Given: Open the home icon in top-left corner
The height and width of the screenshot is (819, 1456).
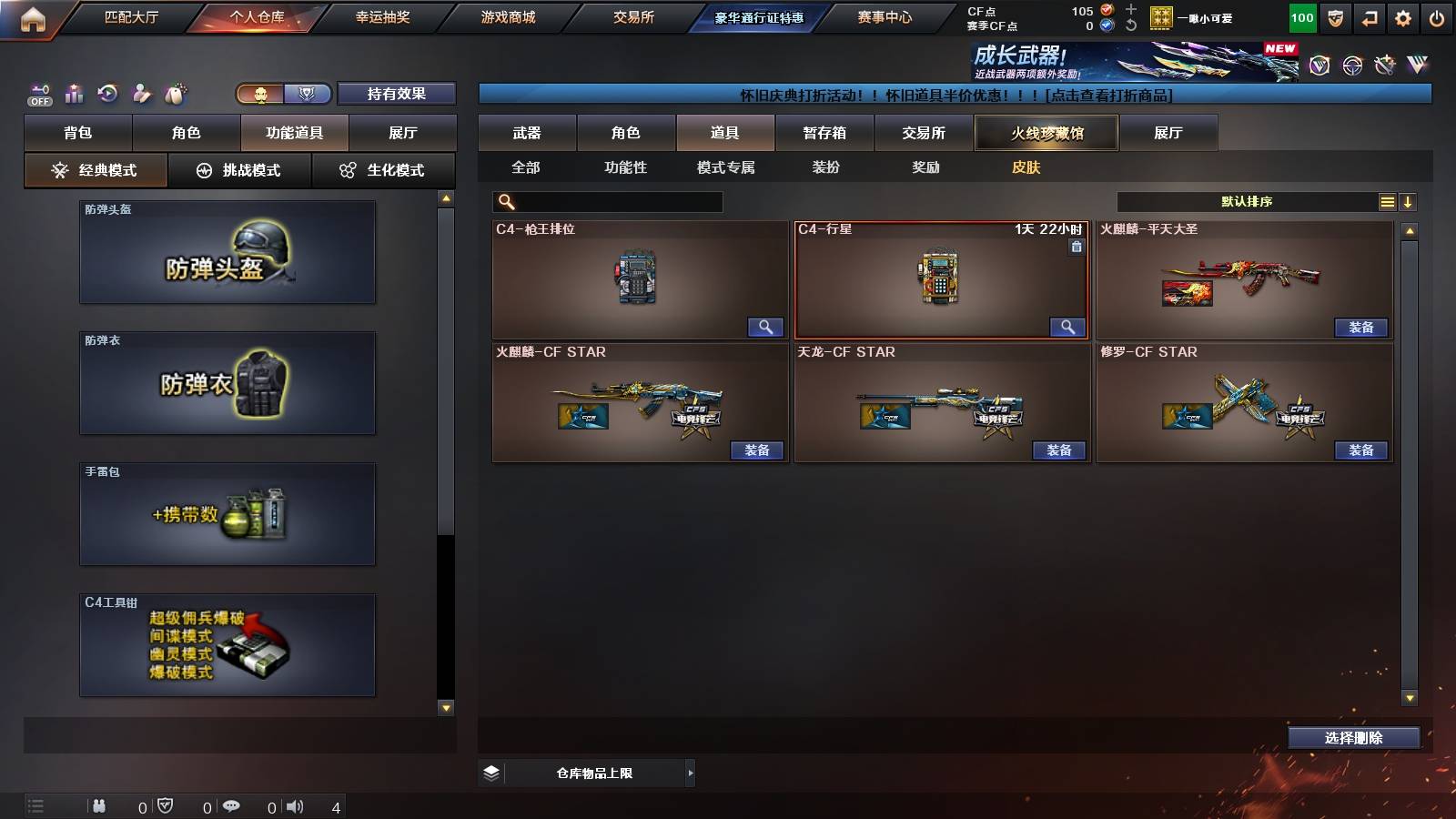Looking at the screenshot, I should 34,16.
